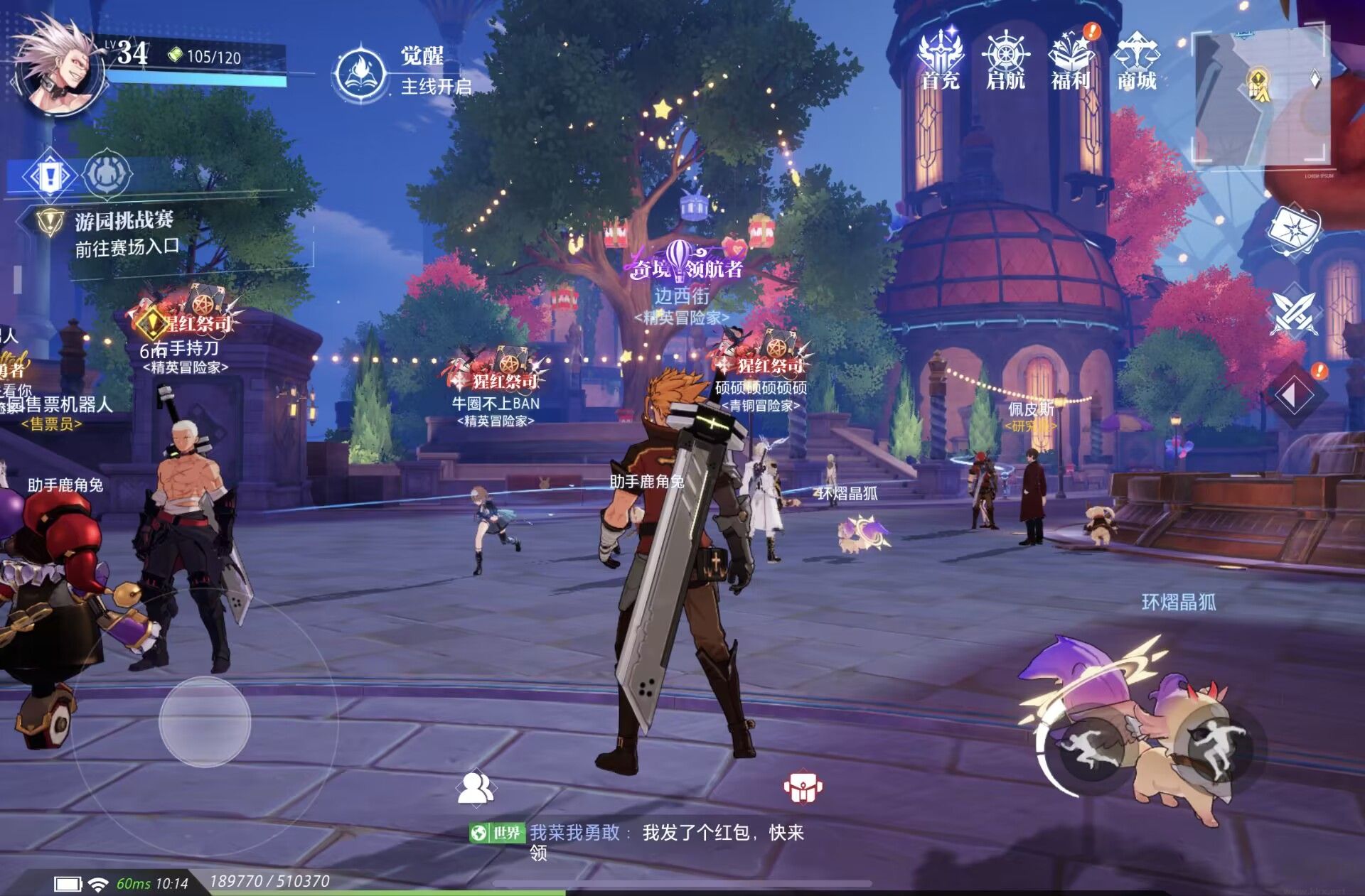Open the red backpack inventory
The image size is (1365, 896).
803,787
